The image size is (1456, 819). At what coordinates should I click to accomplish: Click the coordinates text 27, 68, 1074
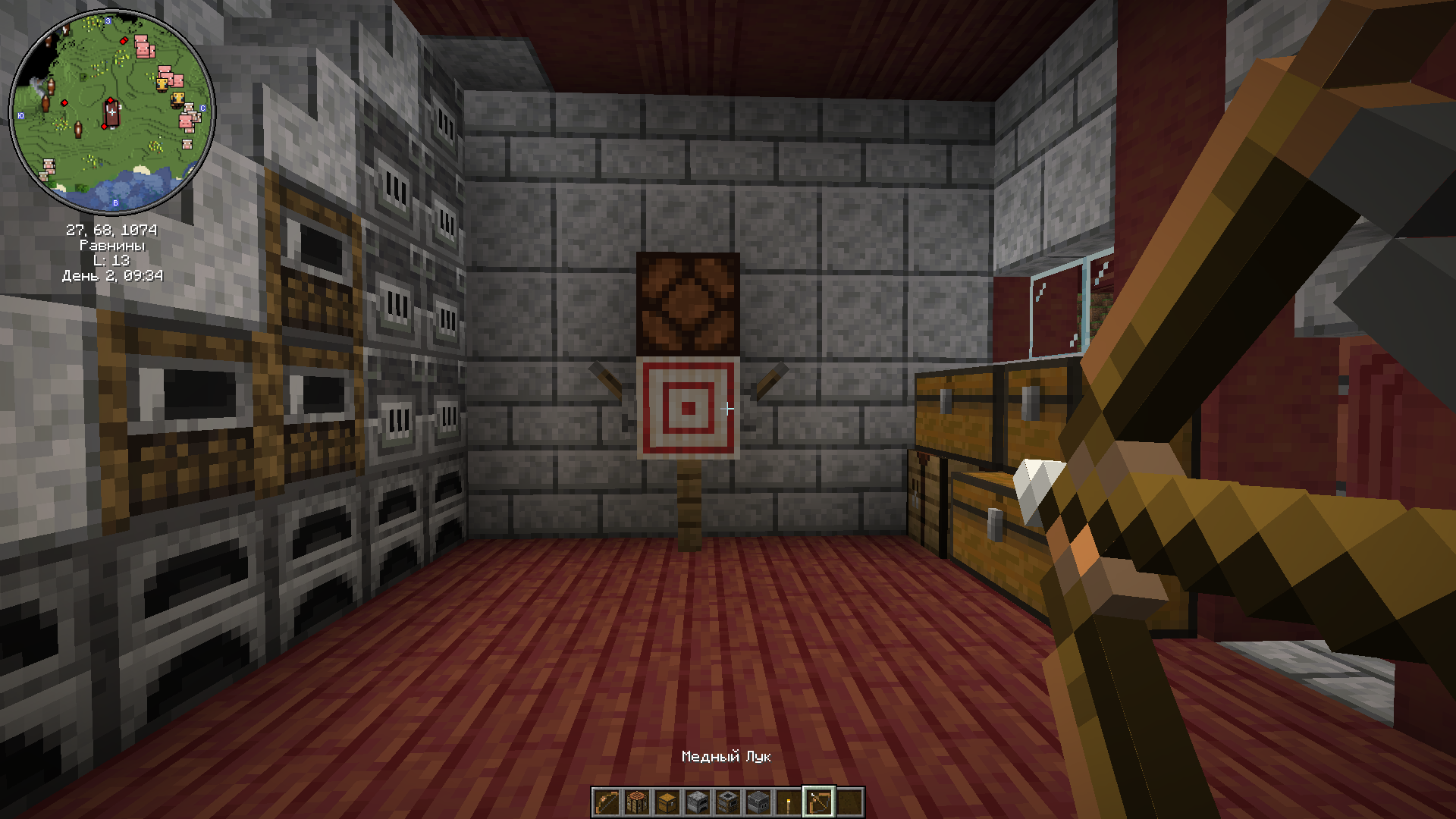click(x=112, y=230)
